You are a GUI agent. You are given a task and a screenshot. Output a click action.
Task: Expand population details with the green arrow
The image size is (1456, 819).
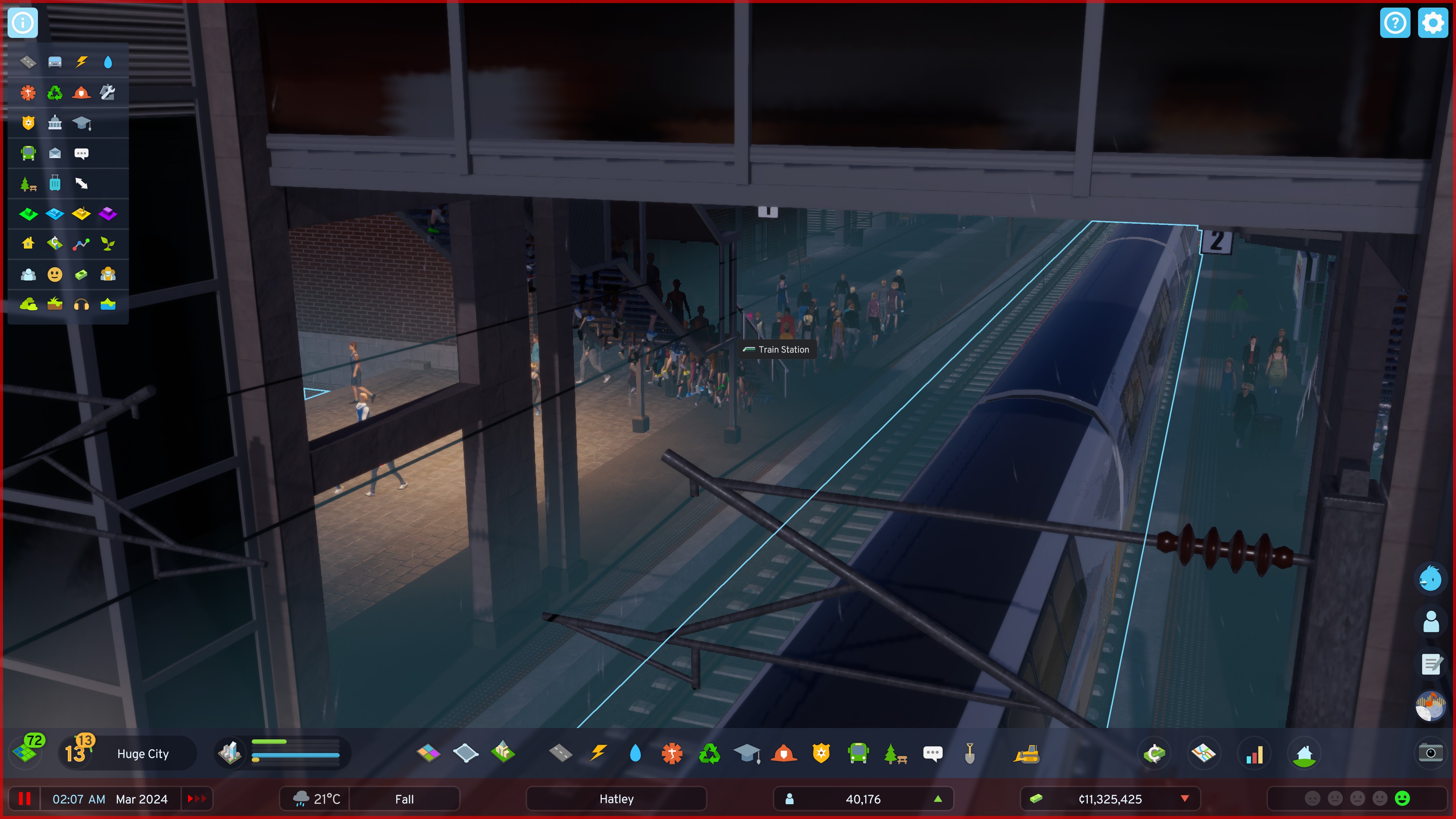[x=938, y=799]
